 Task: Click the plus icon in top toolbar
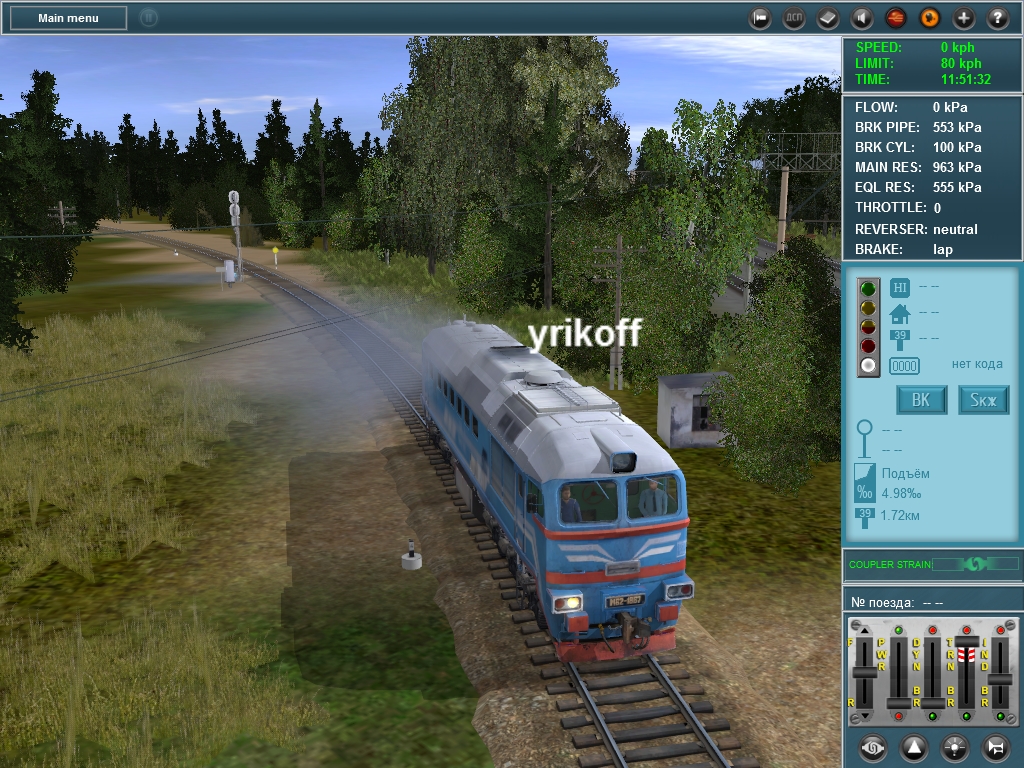click(964, 18)
